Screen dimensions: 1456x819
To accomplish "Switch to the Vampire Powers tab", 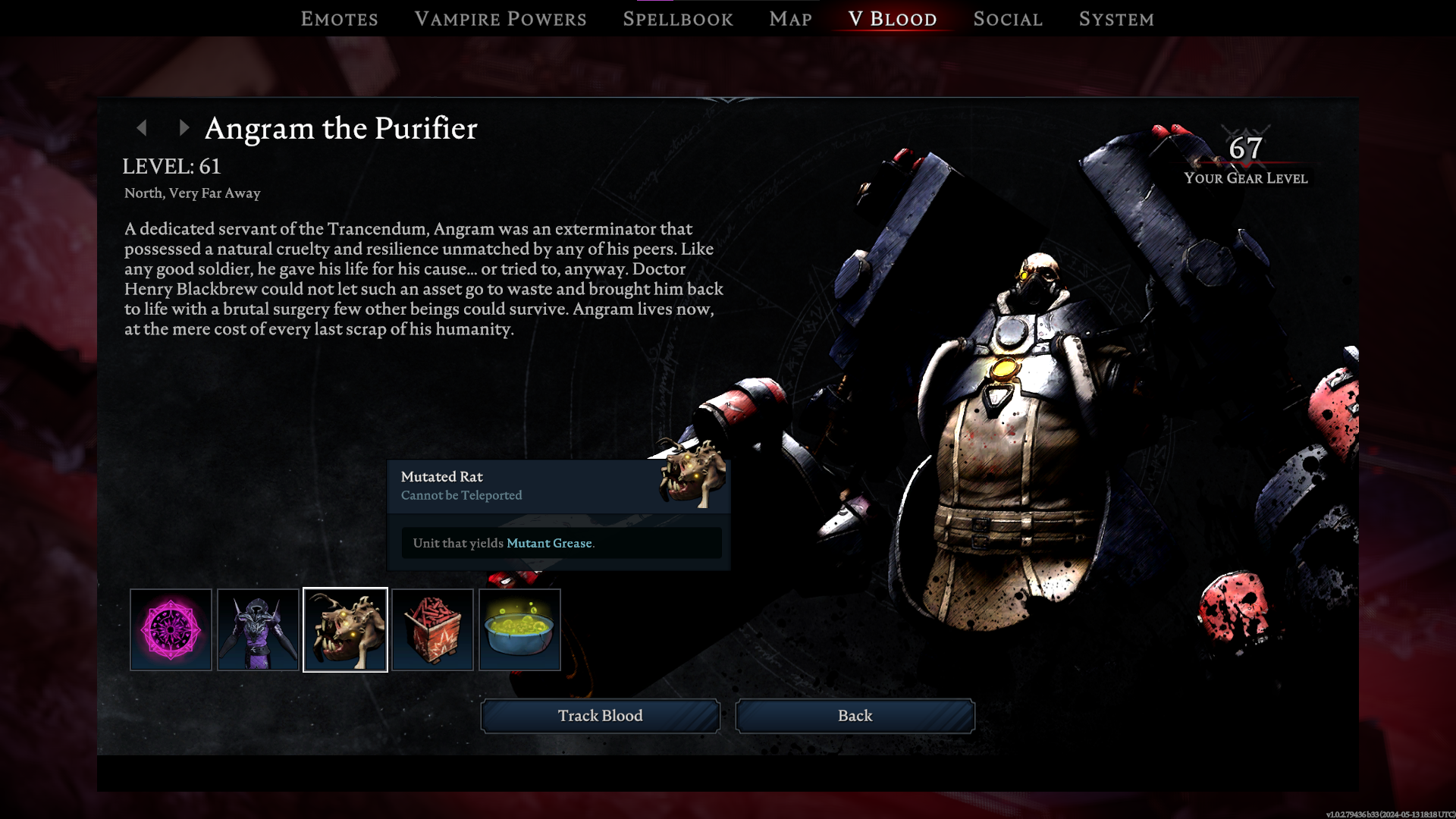I will click(500, 19).
